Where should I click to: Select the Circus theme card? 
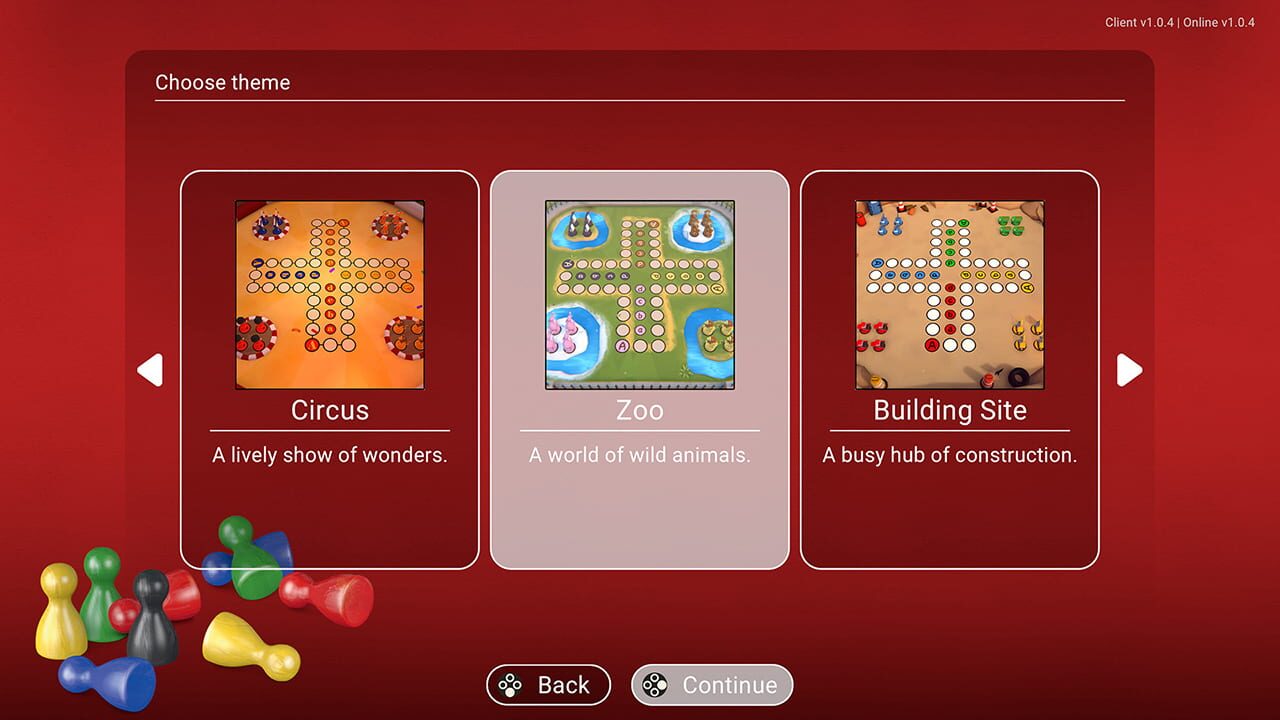(x=330, y=370)
